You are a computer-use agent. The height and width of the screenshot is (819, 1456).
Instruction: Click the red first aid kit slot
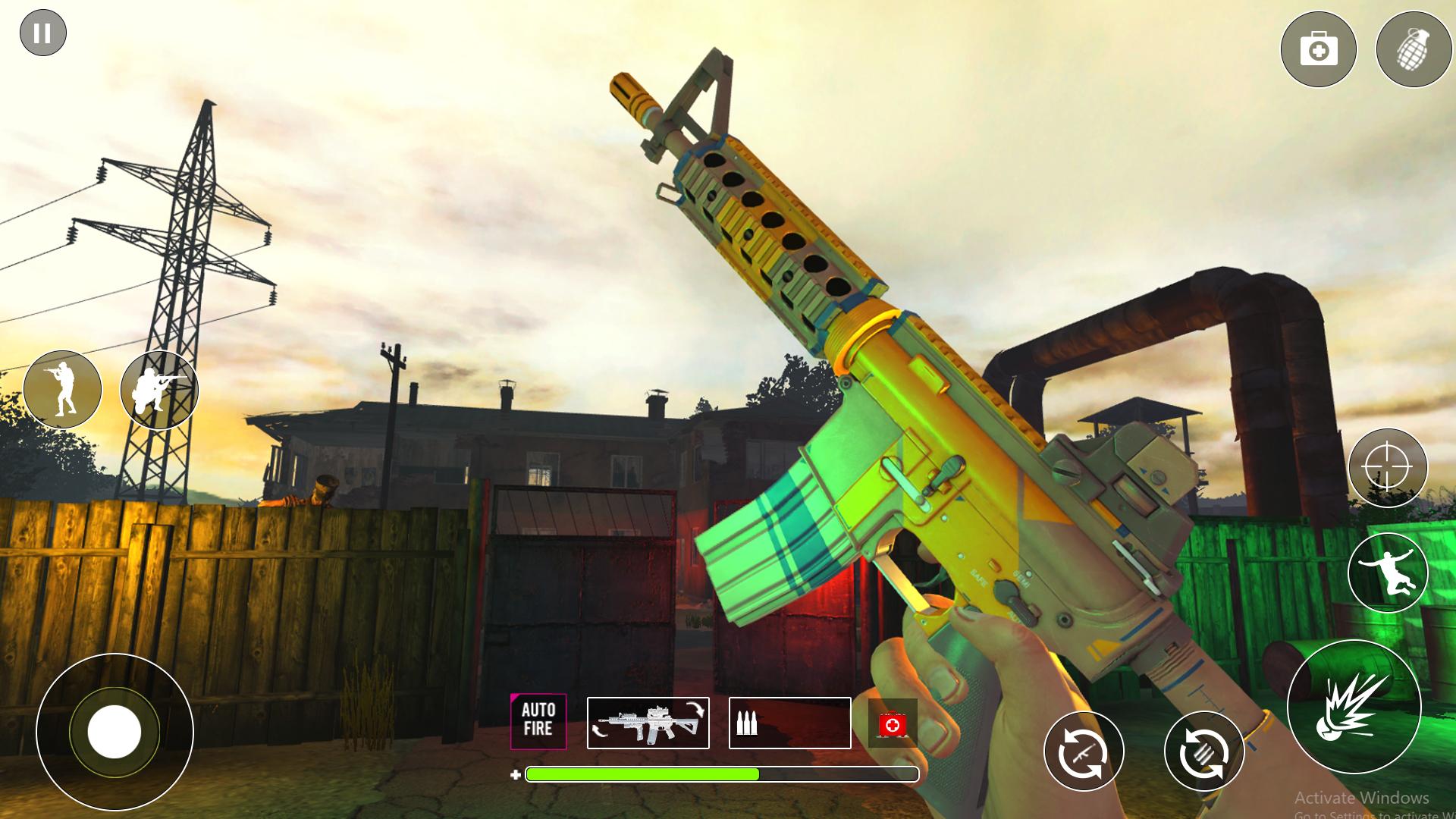893,723
